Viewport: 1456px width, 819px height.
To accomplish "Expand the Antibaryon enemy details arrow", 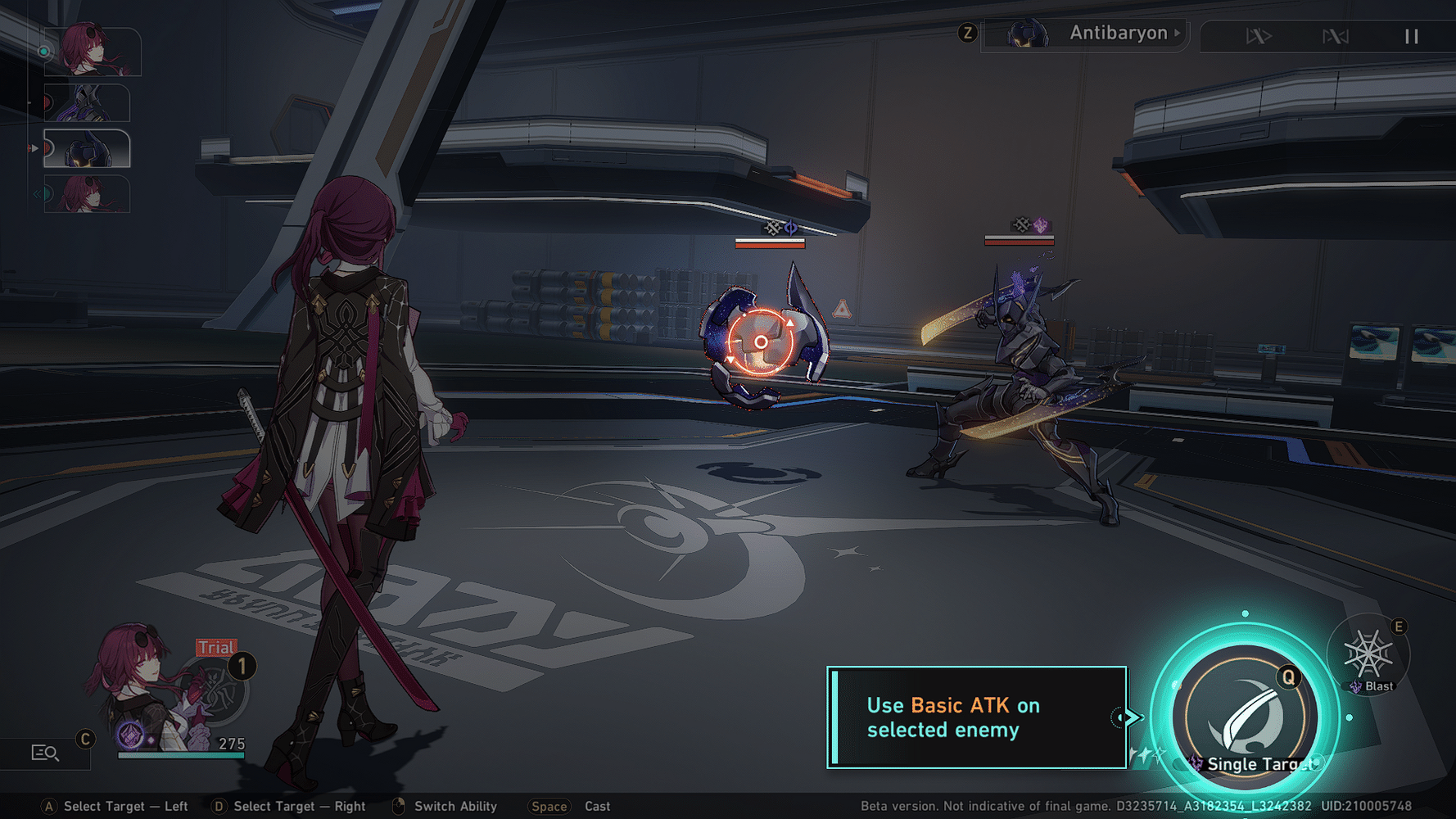I will (x=1178, y=33).
